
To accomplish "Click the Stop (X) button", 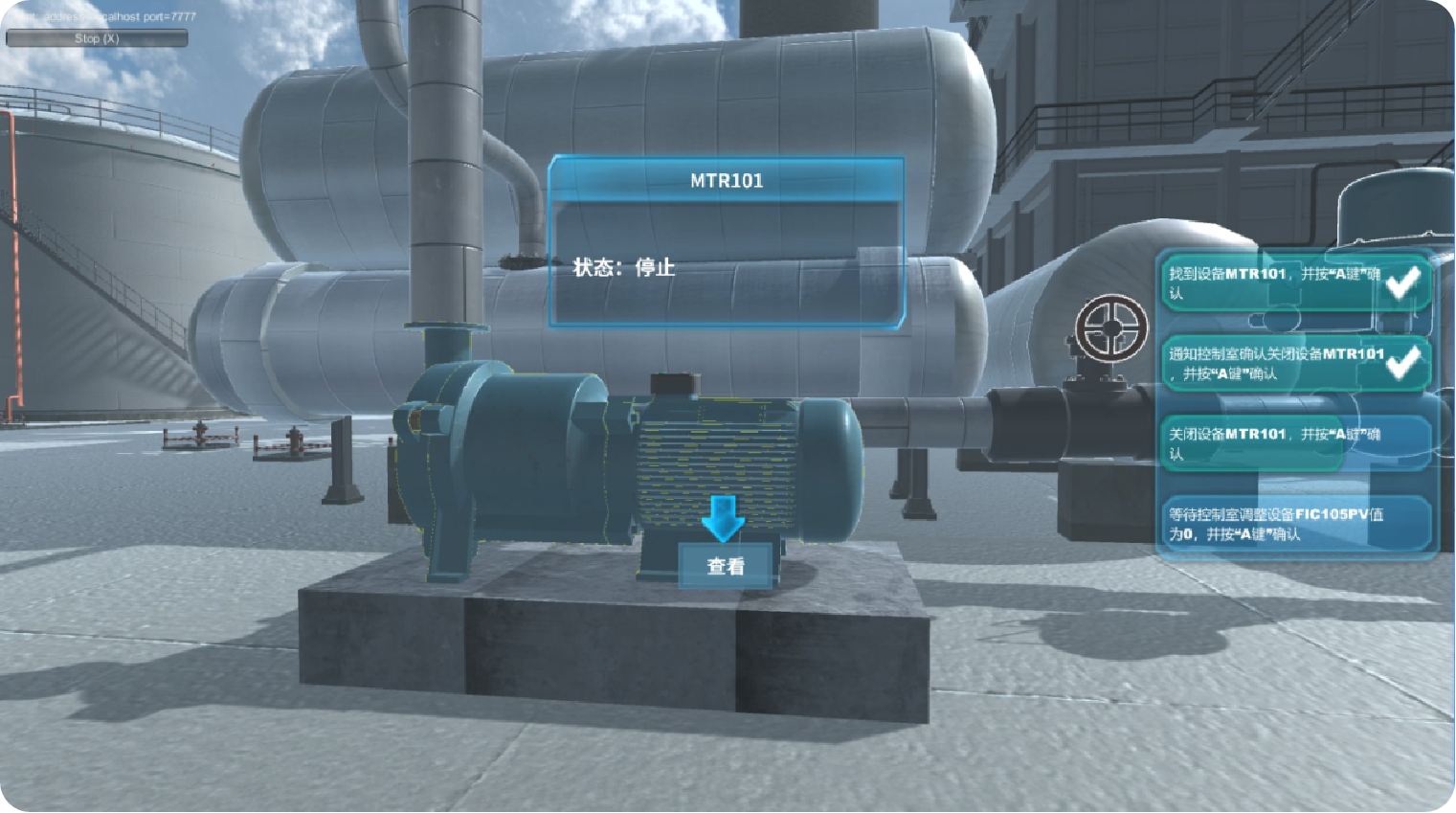I will 97,38.
